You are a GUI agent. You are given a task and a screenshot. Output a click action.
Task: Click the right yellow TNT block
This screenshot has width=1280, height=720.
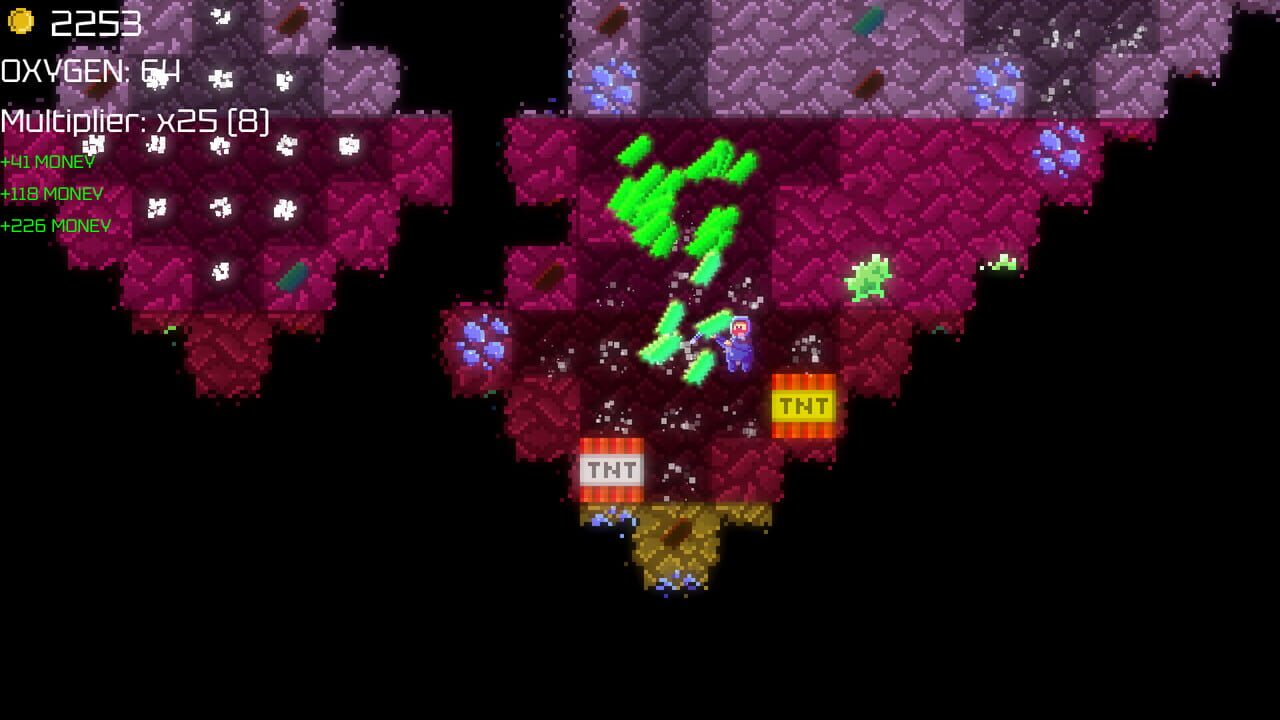(803, 406)
